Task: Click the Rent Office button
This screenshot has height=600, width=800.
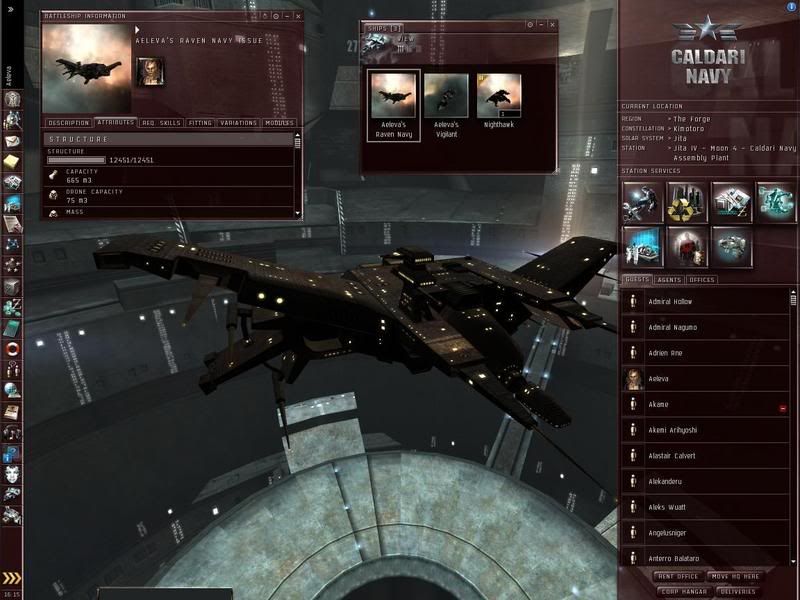Action: (x=678, y=577)
